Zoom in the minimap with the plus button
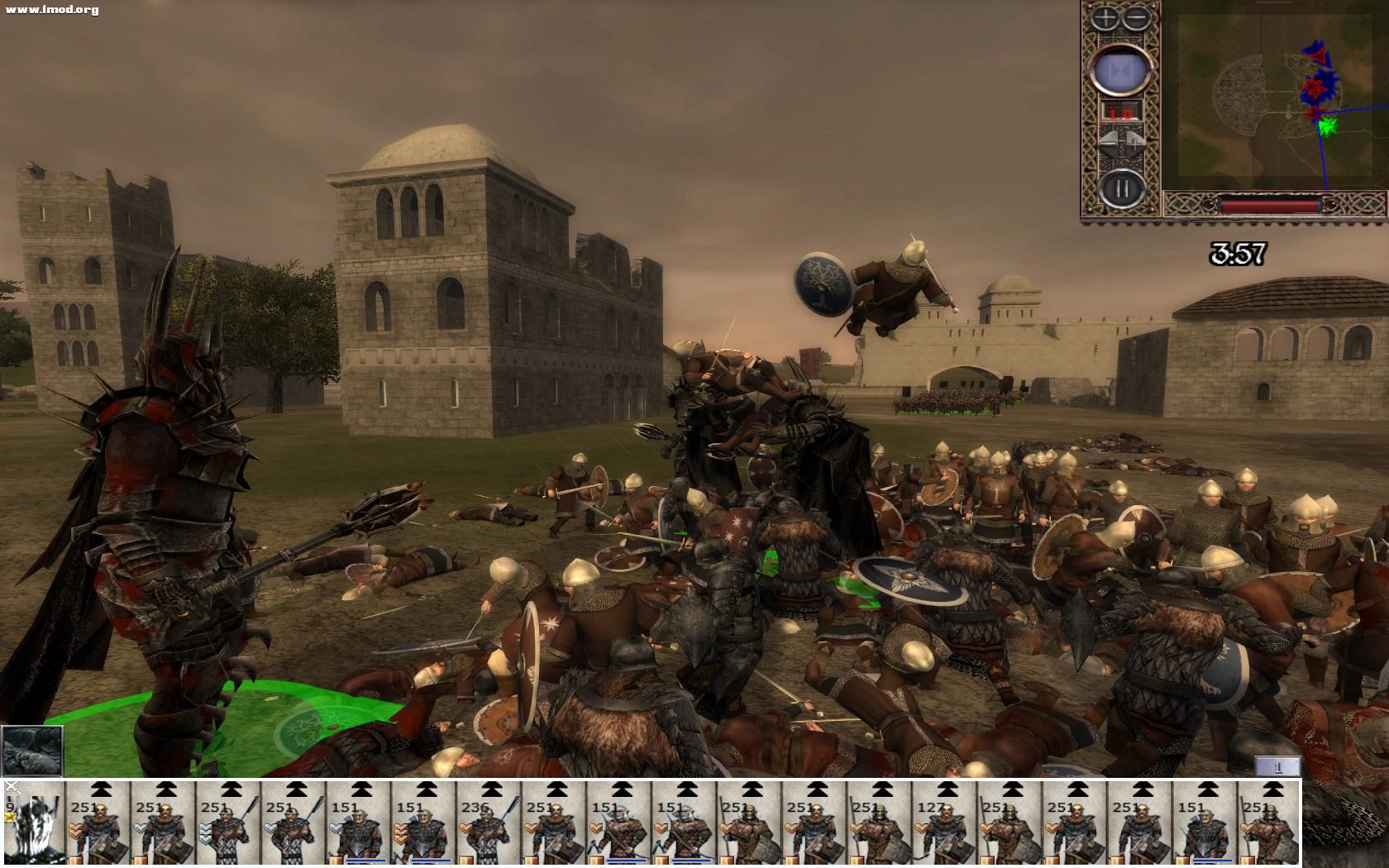 pyautogui.click(x=1105, y=18)
